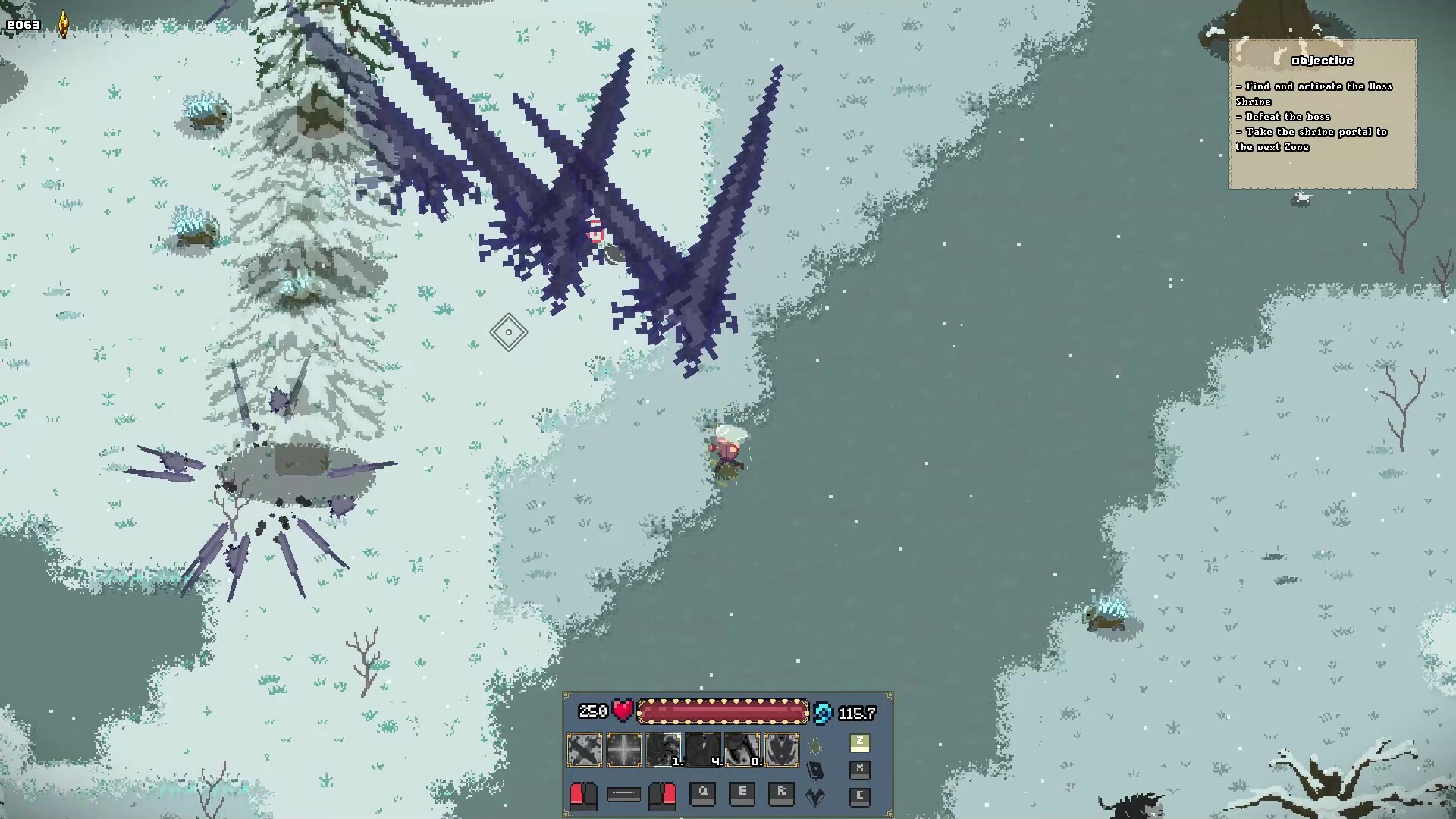Screen dimensions: 1456x819
Task: Click the R ability key slot
Action: click(x=782, y=795)
